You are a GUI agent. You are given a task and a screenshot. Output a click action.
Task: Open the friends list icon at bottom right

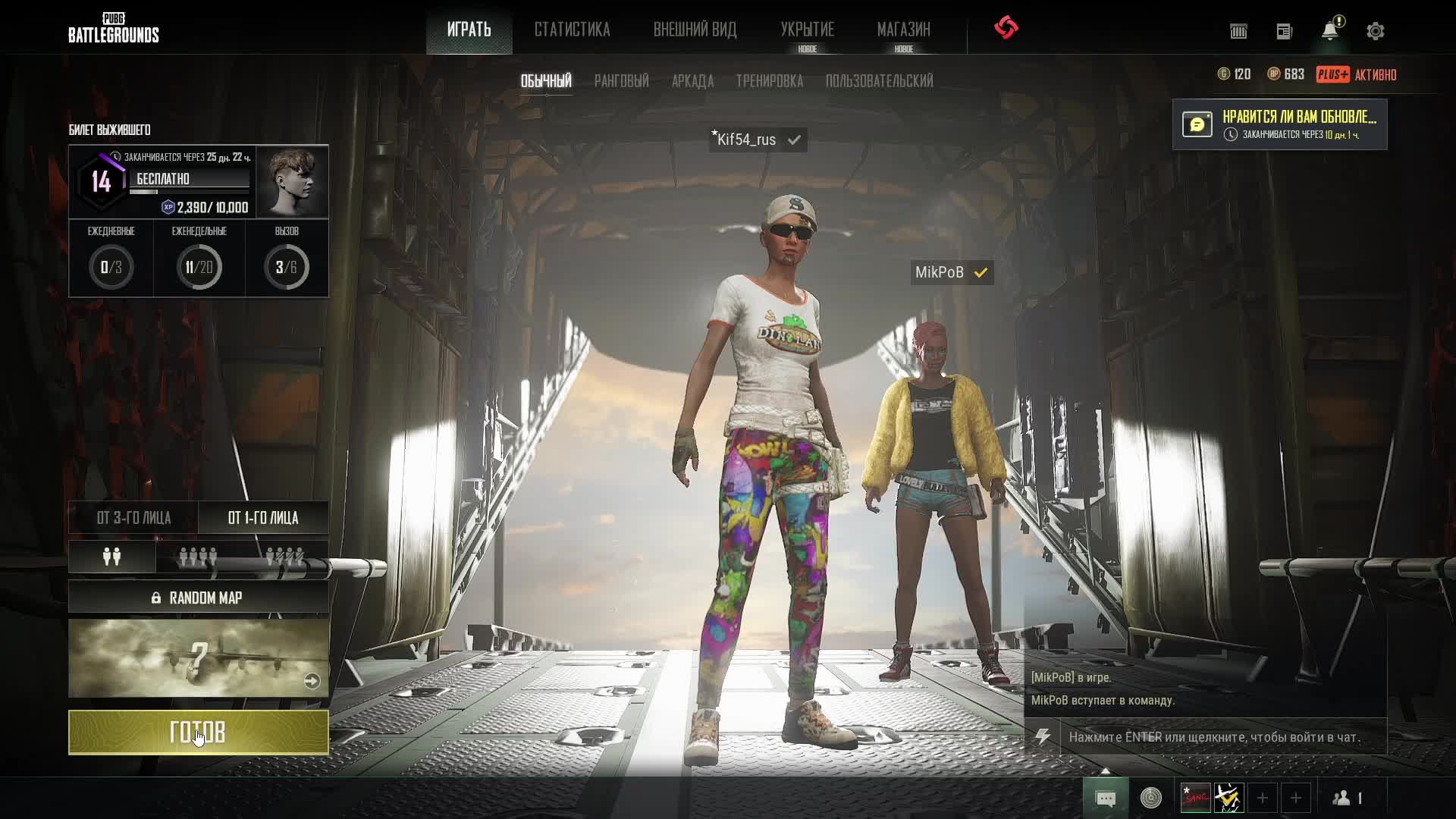(1342, 797)
